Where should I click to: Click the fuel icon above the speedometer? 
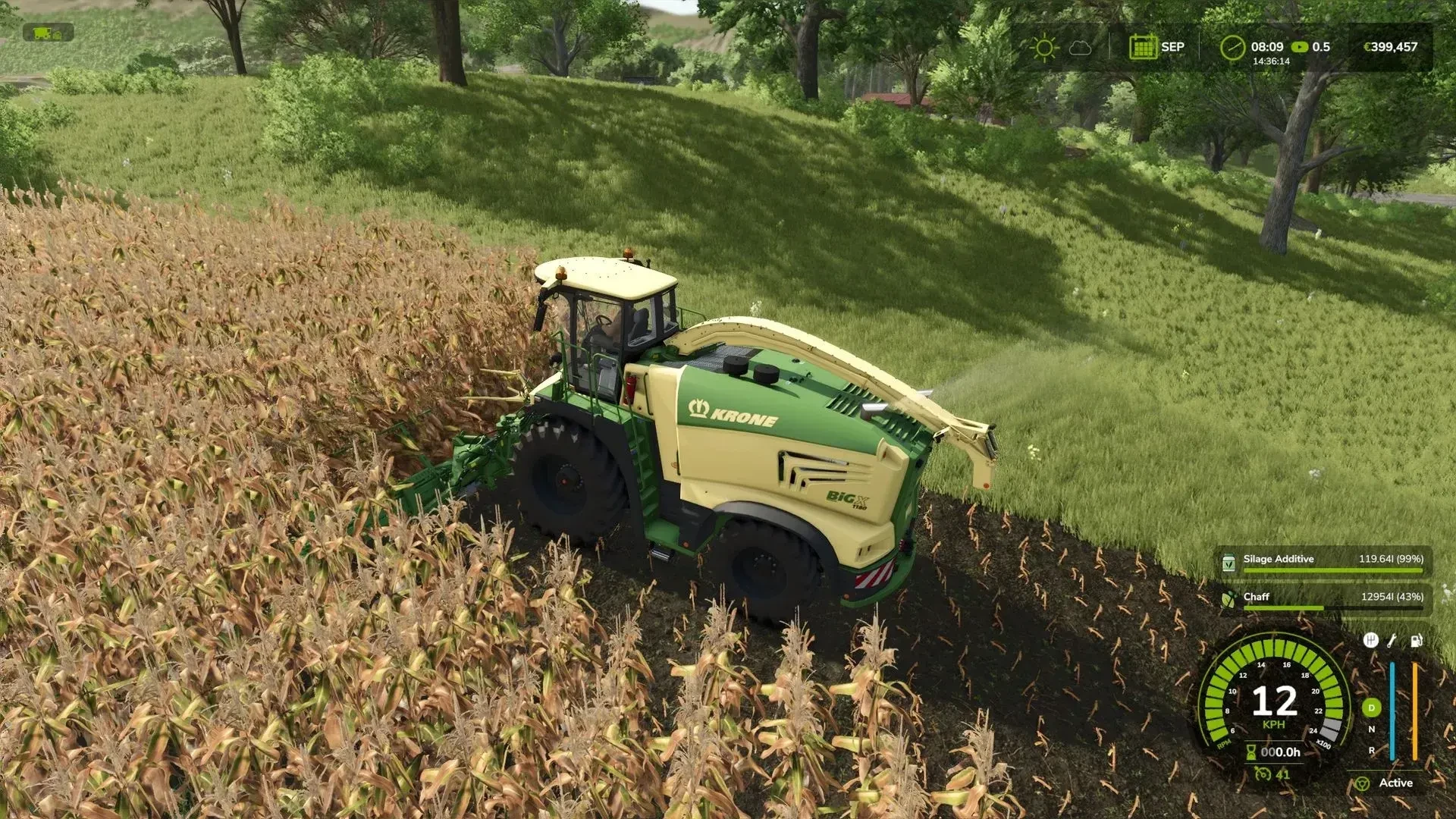pos(1415,642)
